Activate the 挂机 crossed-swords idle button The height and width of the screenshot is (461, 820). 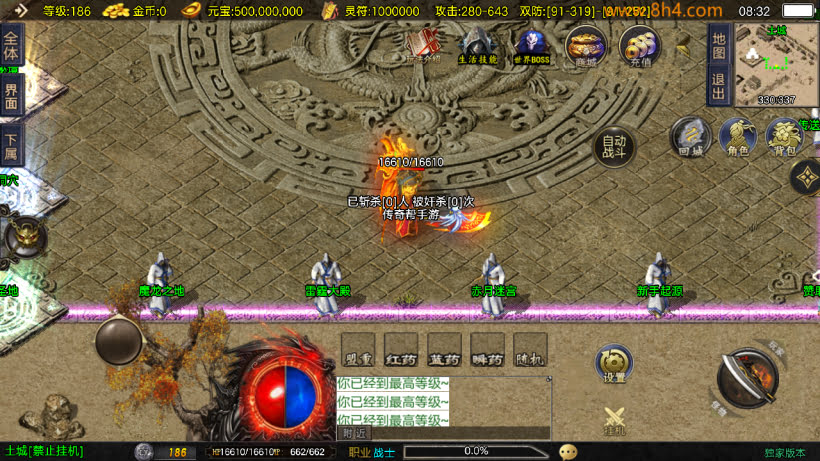(x=614, y=420)
